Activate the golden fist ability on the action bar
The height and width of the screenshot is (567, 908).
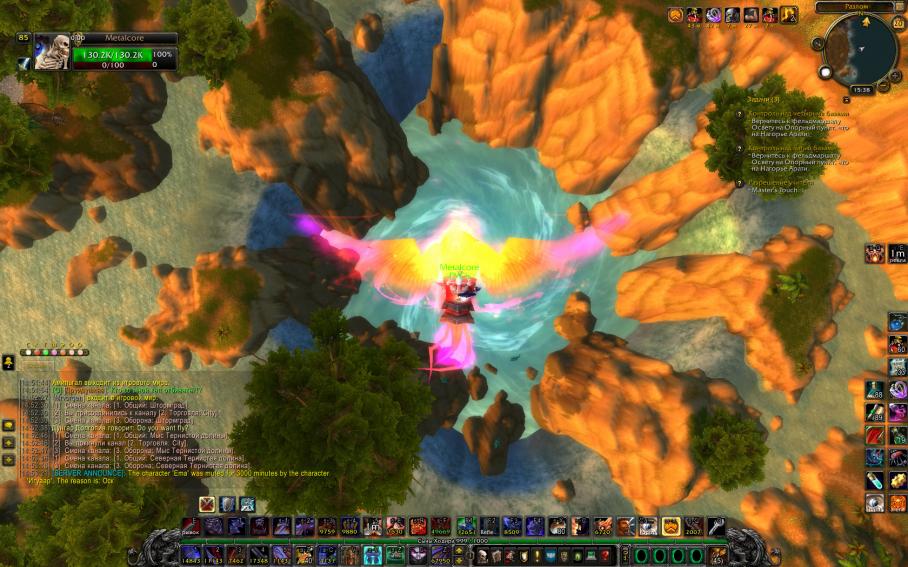[672, 527]
